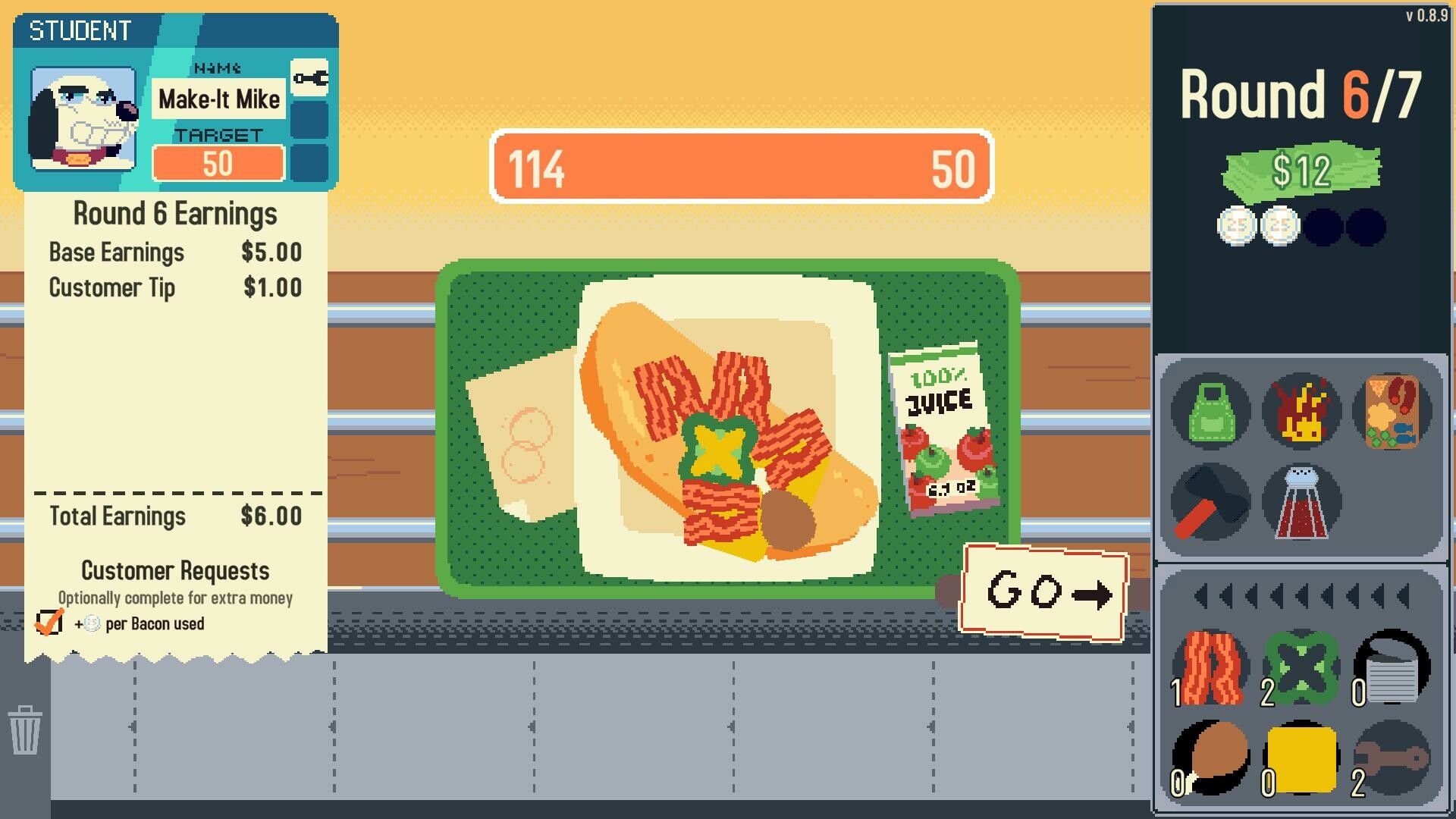Choose the salt shaker seasoning tool
The width and height of the screenshot is (1456, 819).
coord(1301,501)
